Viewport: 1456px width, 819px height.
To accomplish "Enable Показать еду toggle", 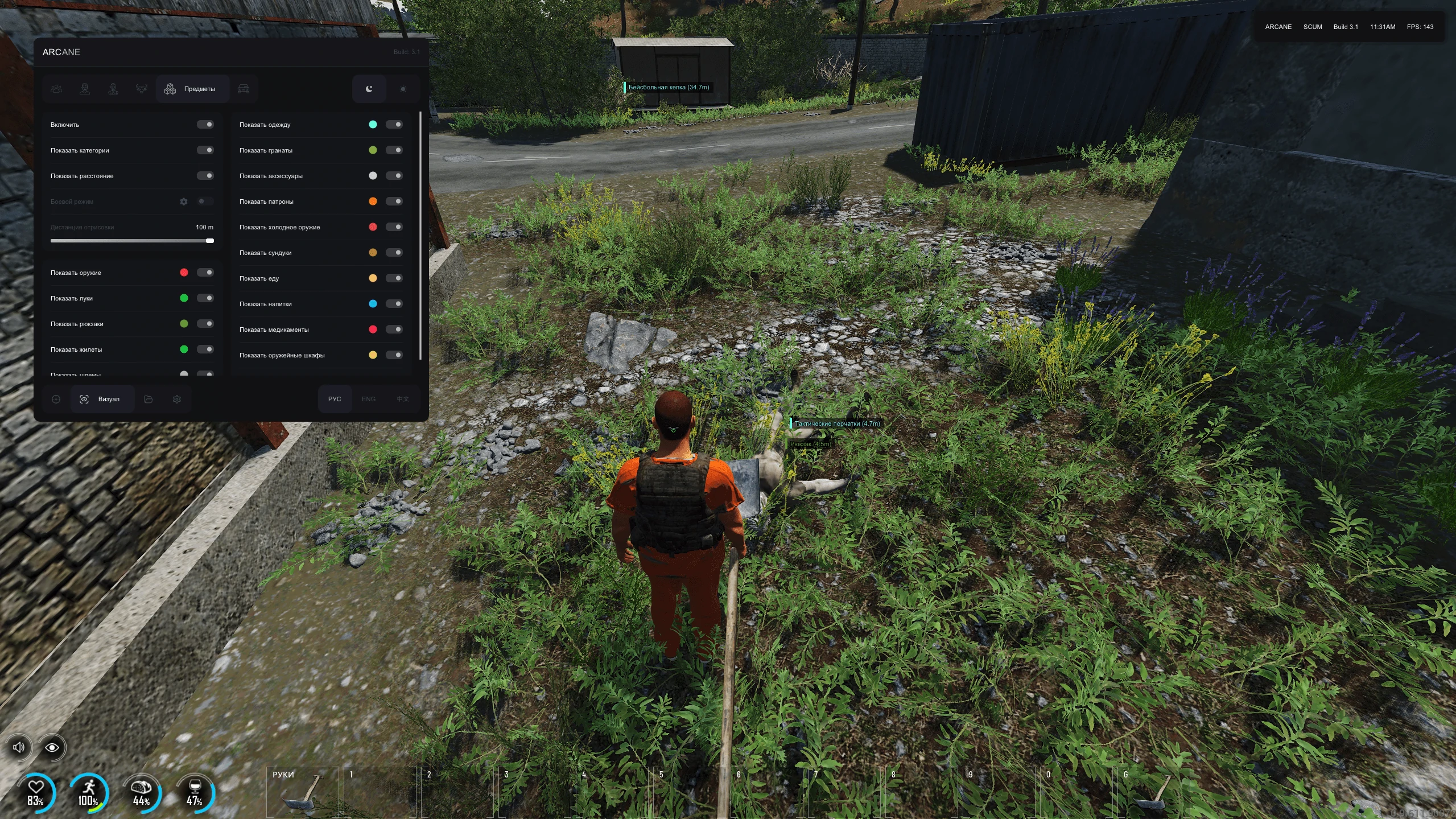I will pos(394,278).
